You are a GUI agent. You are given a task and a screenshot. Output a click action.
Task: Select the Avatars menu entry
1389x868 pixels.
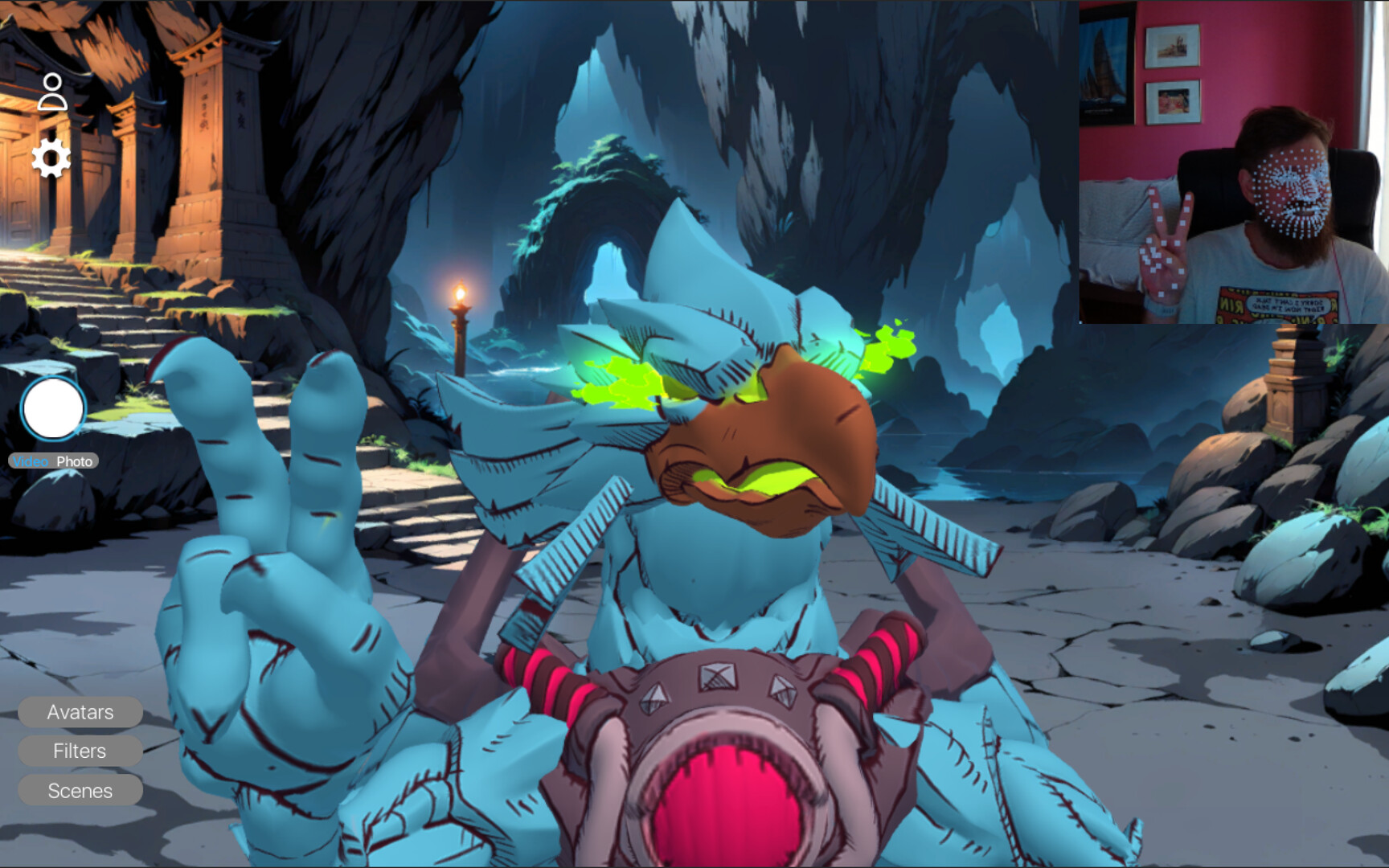(80, 712)
